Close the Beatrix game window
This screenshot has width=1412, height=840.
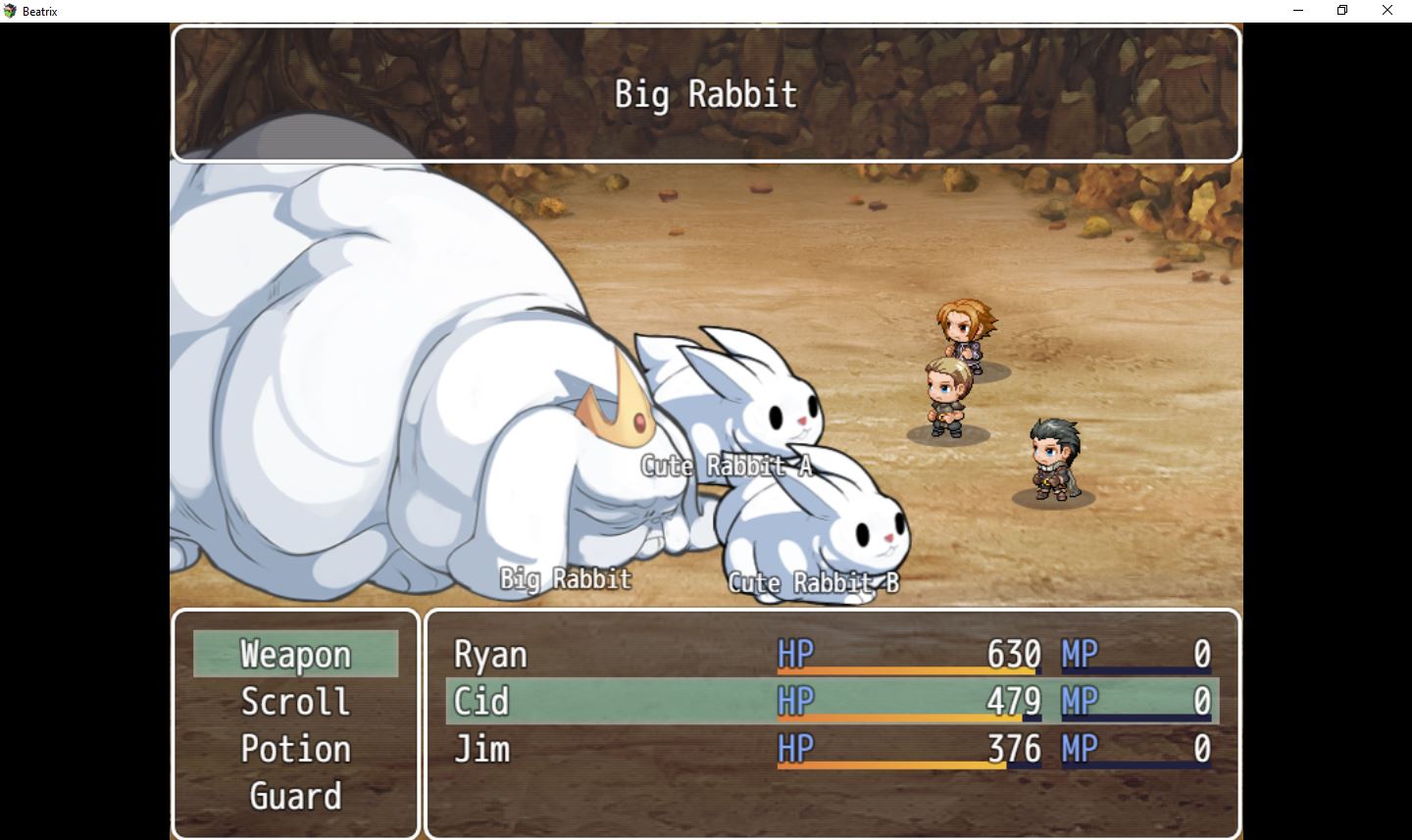coord(1387,11)
